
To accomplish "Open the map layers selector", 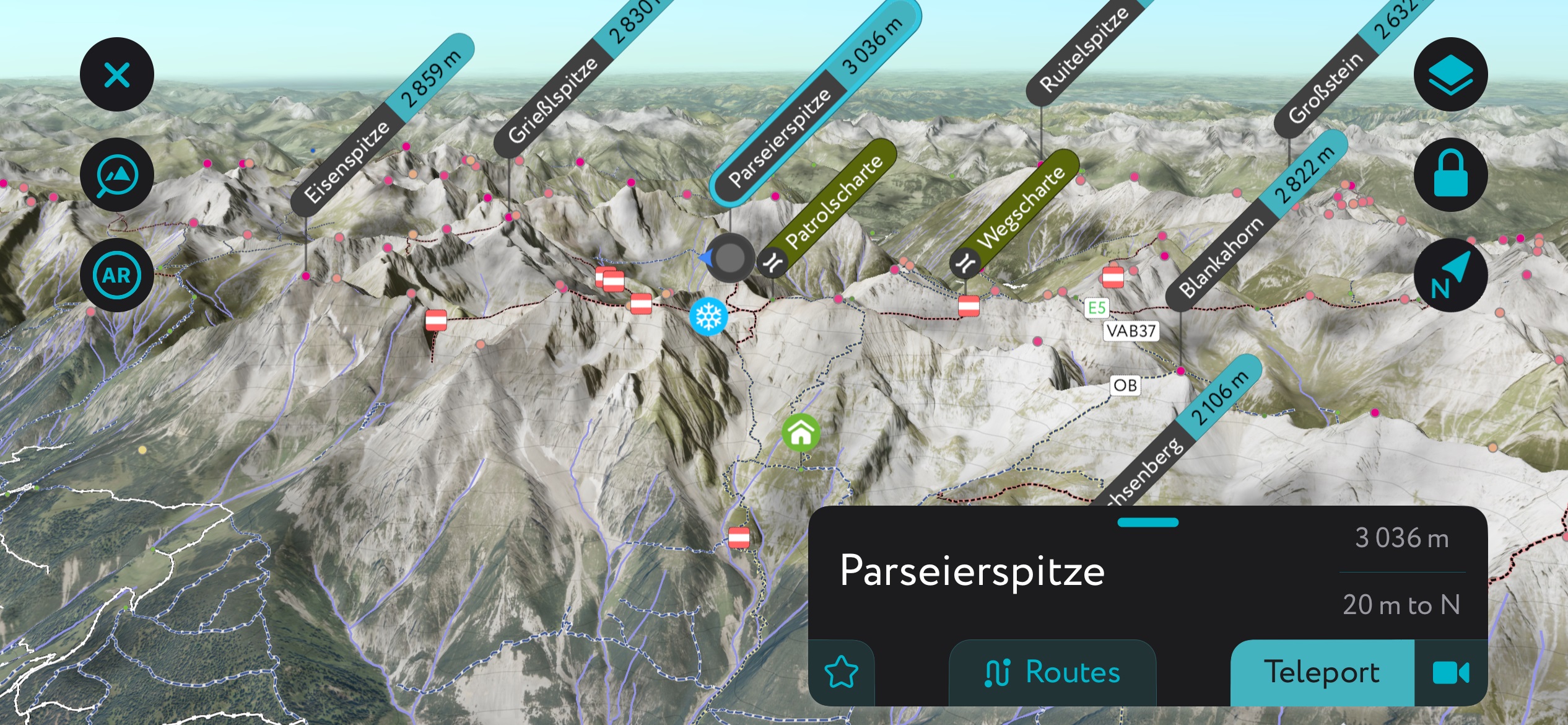I will click(x=1451, y=74).
